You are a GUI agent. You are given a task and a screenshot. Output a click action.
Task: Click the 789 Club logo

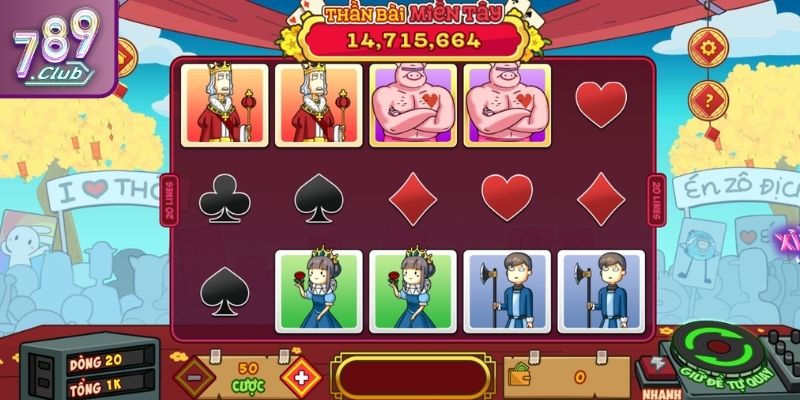[x=55, y=45]
